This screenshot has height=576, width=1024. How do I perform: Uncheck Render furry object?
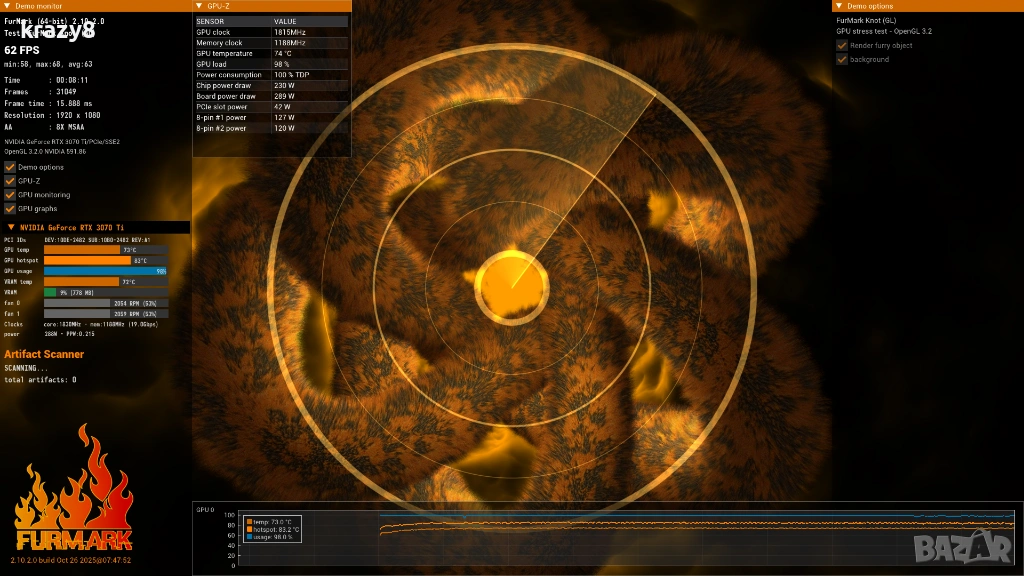pyautogui.click(x=842, y=45)
